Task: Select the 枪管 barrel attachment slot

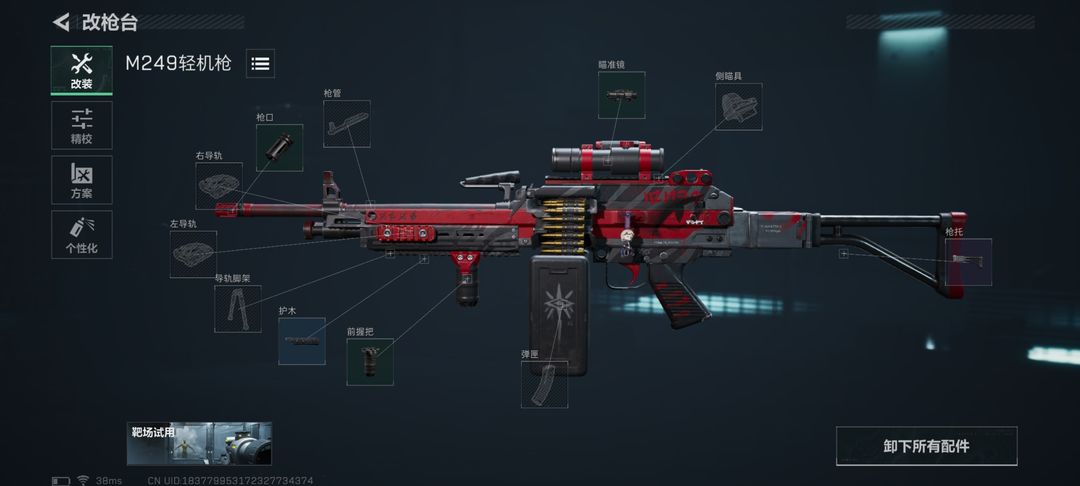Action: (x=346, y=124)
